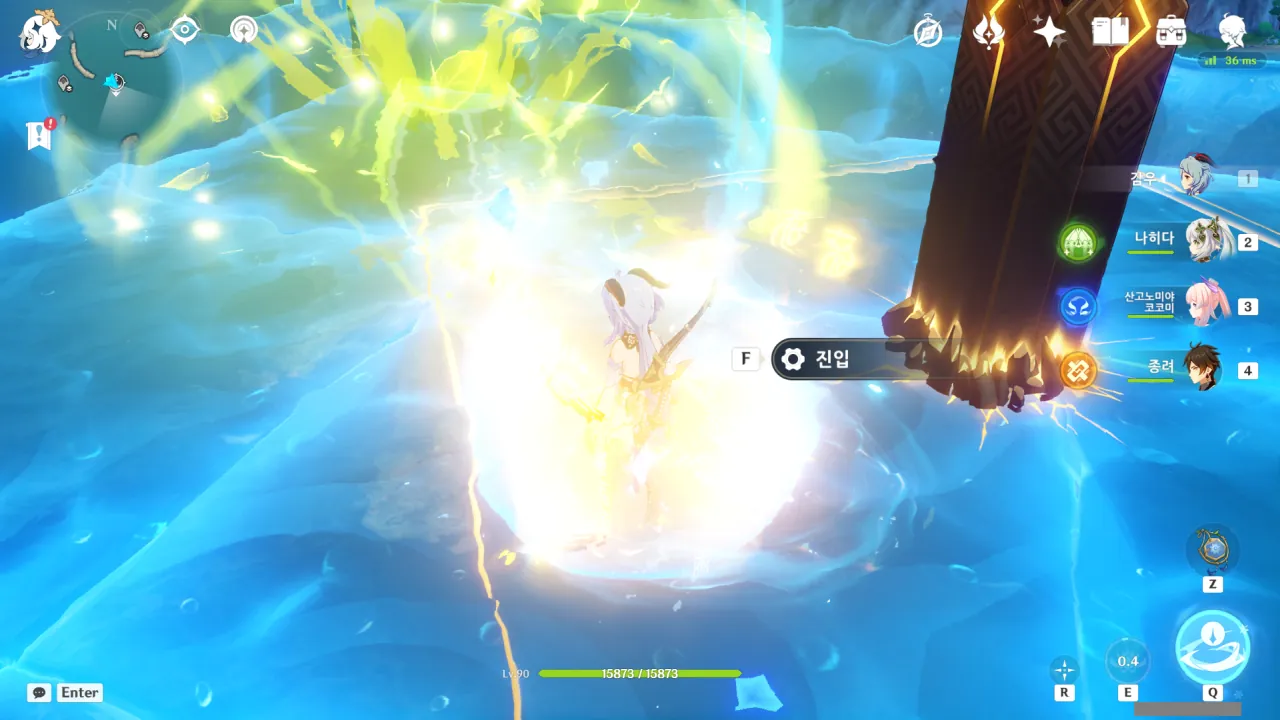Open the compass events icon
1280x720 pixels.
929,33
